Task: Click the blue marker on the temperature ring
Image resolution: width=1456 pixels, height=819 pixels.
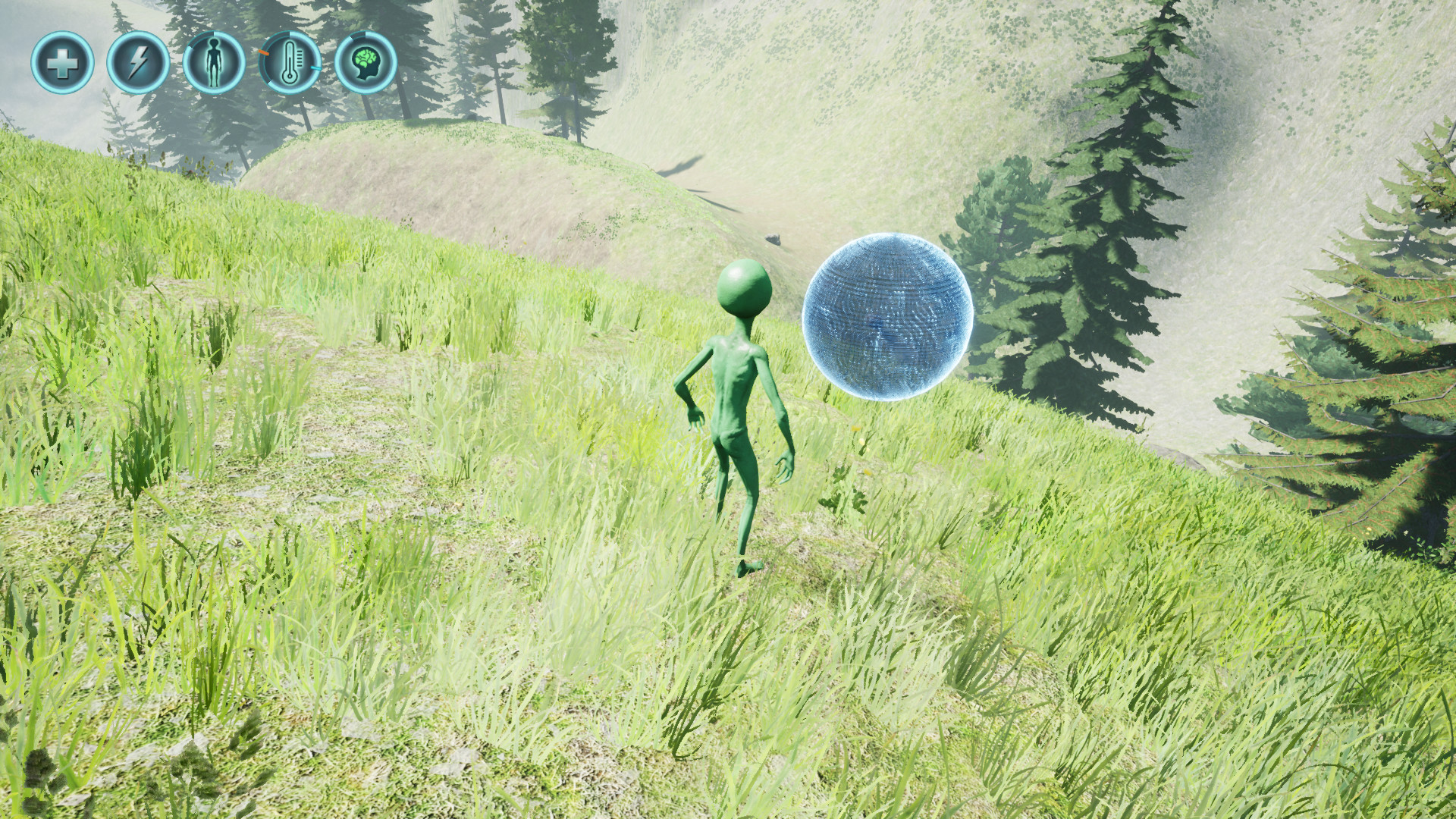Action: coord(316,67)
